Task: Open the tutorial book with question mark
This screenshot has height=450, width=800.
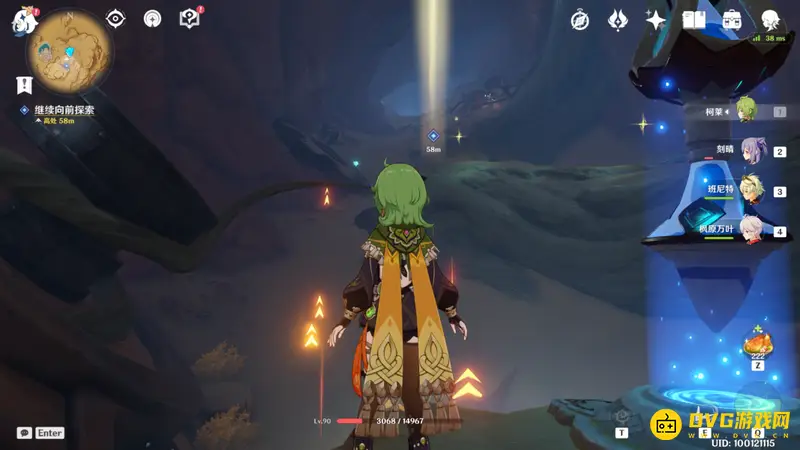Action: click(188, 18)
